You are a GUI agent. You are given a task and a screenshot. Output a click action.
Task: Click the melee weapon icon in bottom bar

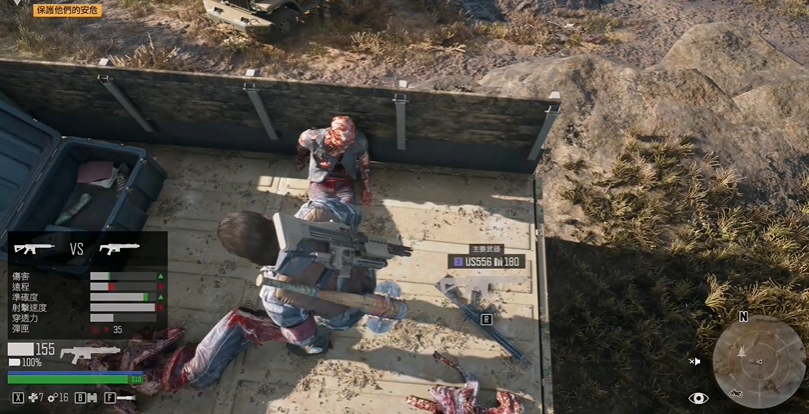click(x=126, y=398)
